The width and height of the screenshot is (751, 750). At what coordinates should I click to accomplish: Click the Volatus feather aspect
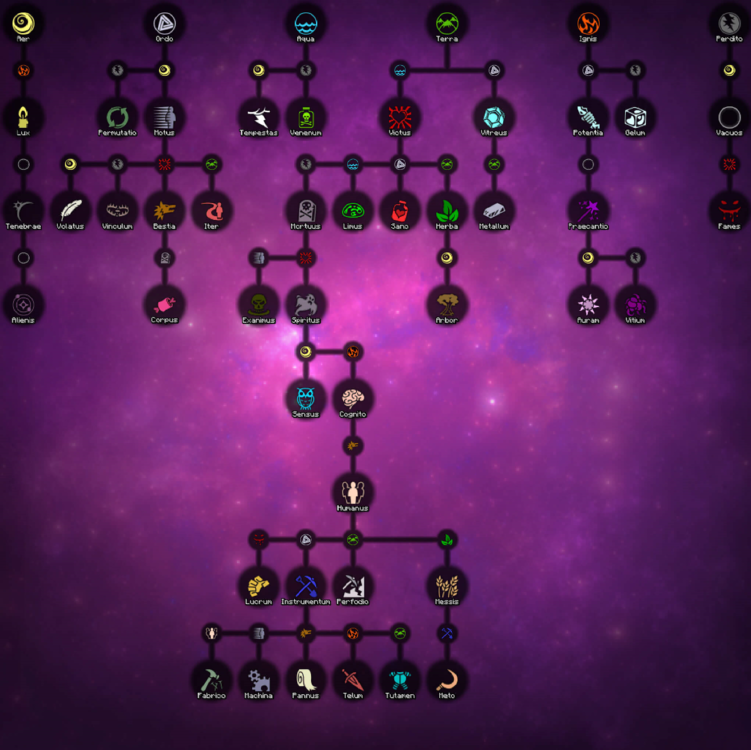[70, 209]
